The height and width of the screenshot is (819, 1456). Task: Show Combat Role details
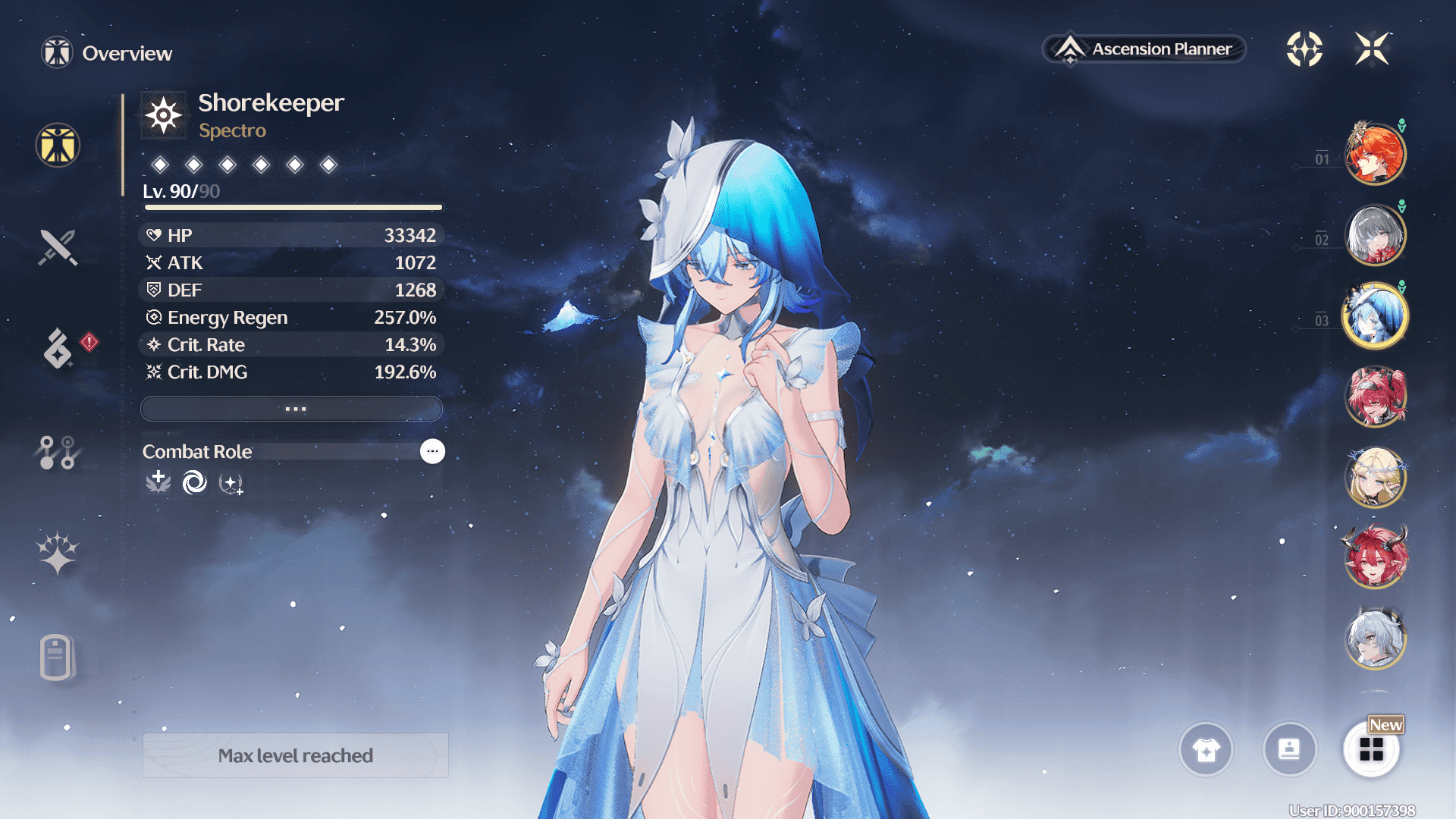click(x=432, y=451)
